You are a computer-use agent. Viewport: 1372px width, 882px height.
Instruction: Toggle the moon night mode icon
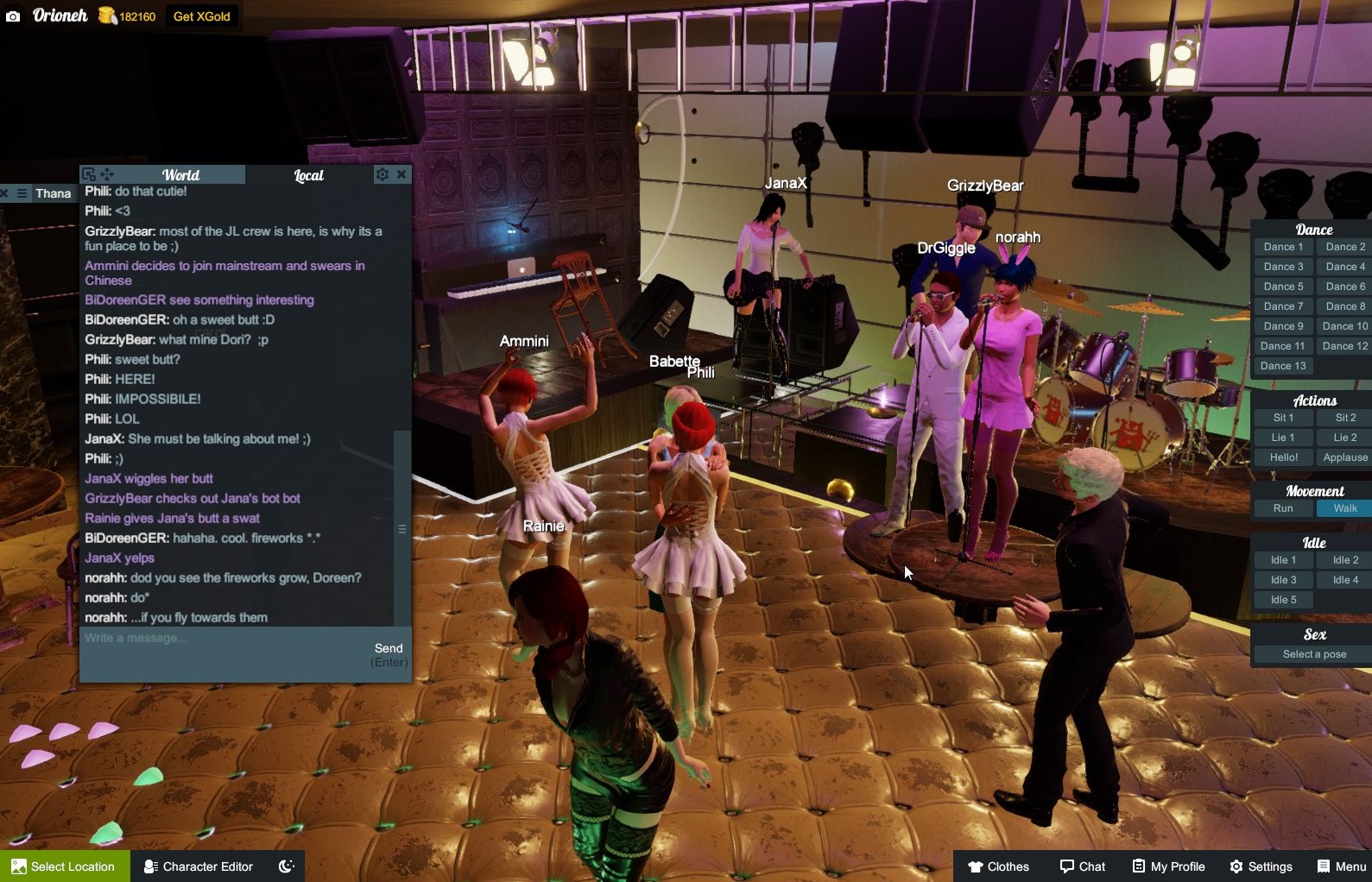pos(287,866)
